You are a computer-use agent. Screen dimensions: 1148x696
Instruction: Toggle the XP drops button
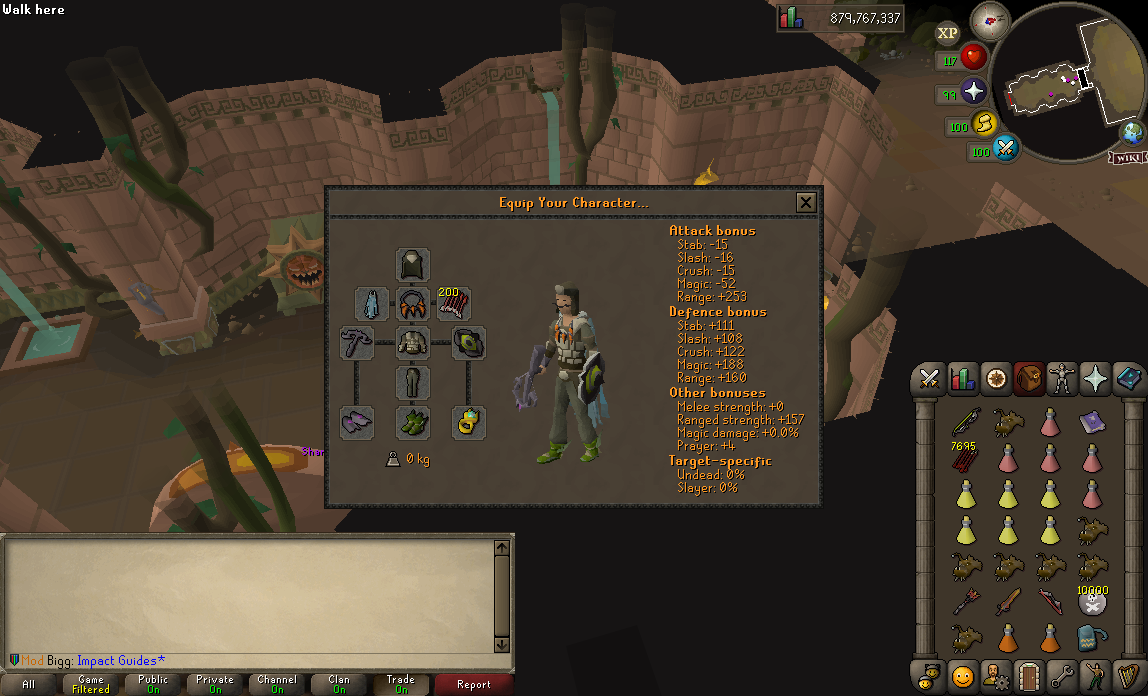point(947,33)
